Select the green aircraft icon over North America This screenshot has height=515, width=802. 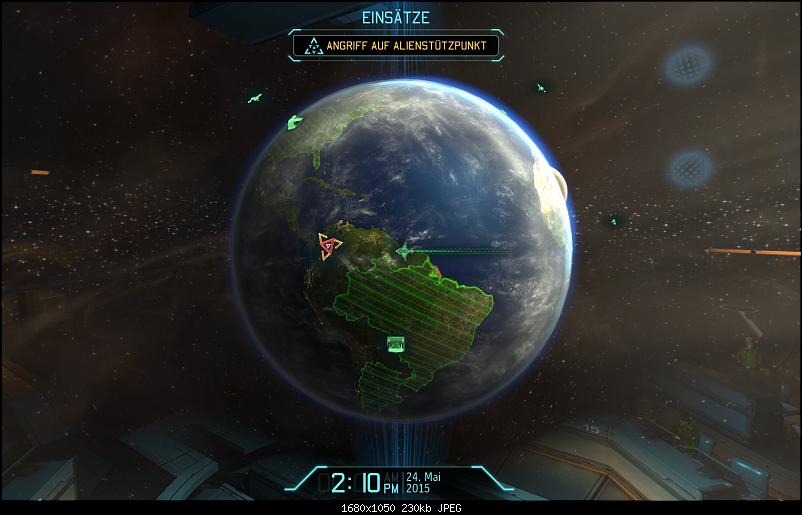pyautogui.click(x=295, y=122)
